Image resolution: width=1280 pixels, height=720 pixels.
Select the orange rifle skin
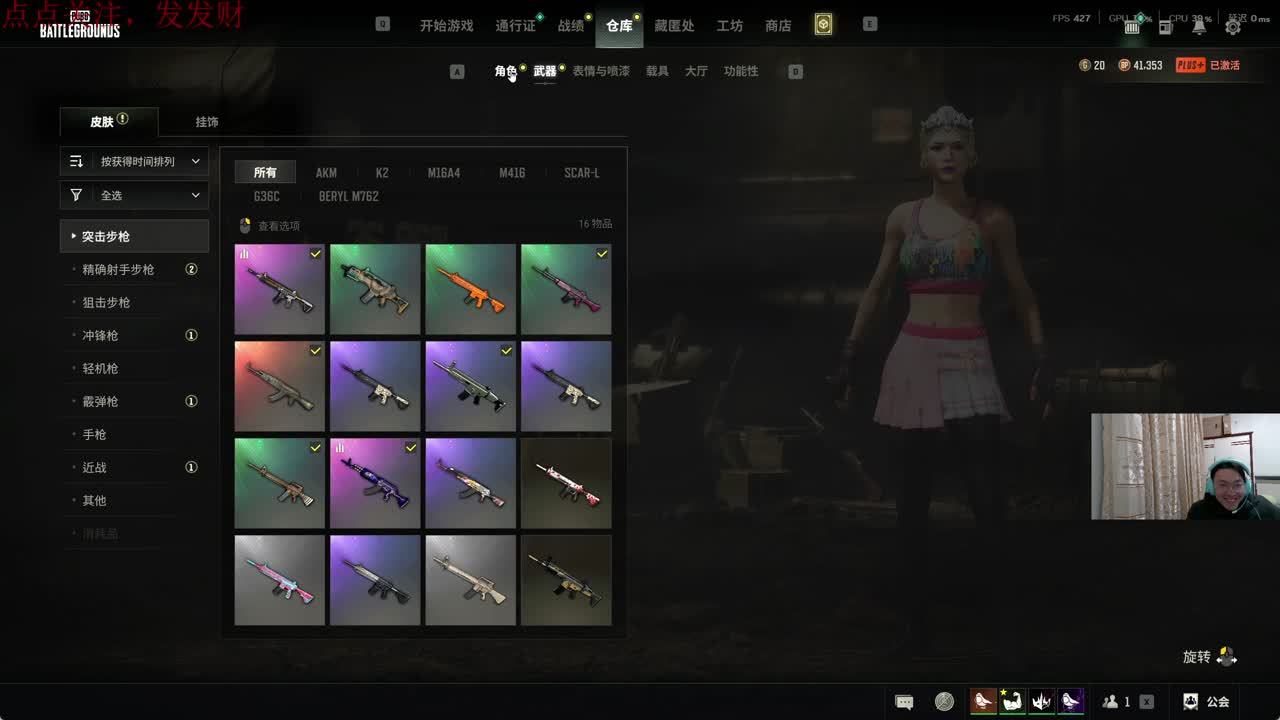(470, 289)
